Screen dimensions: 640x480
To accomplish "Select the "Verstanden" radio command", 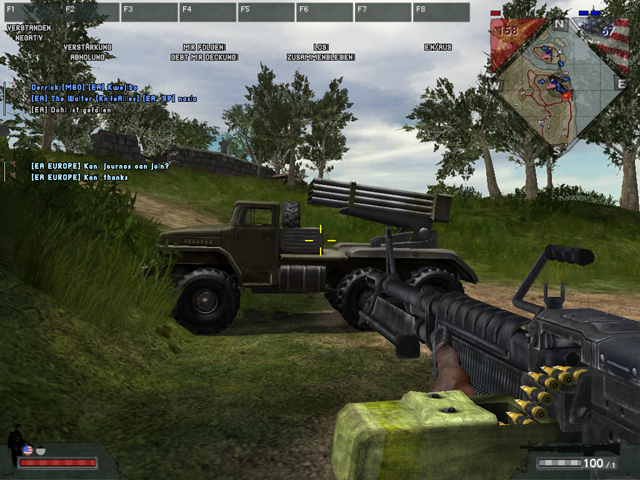I will [x=28, y=27].
